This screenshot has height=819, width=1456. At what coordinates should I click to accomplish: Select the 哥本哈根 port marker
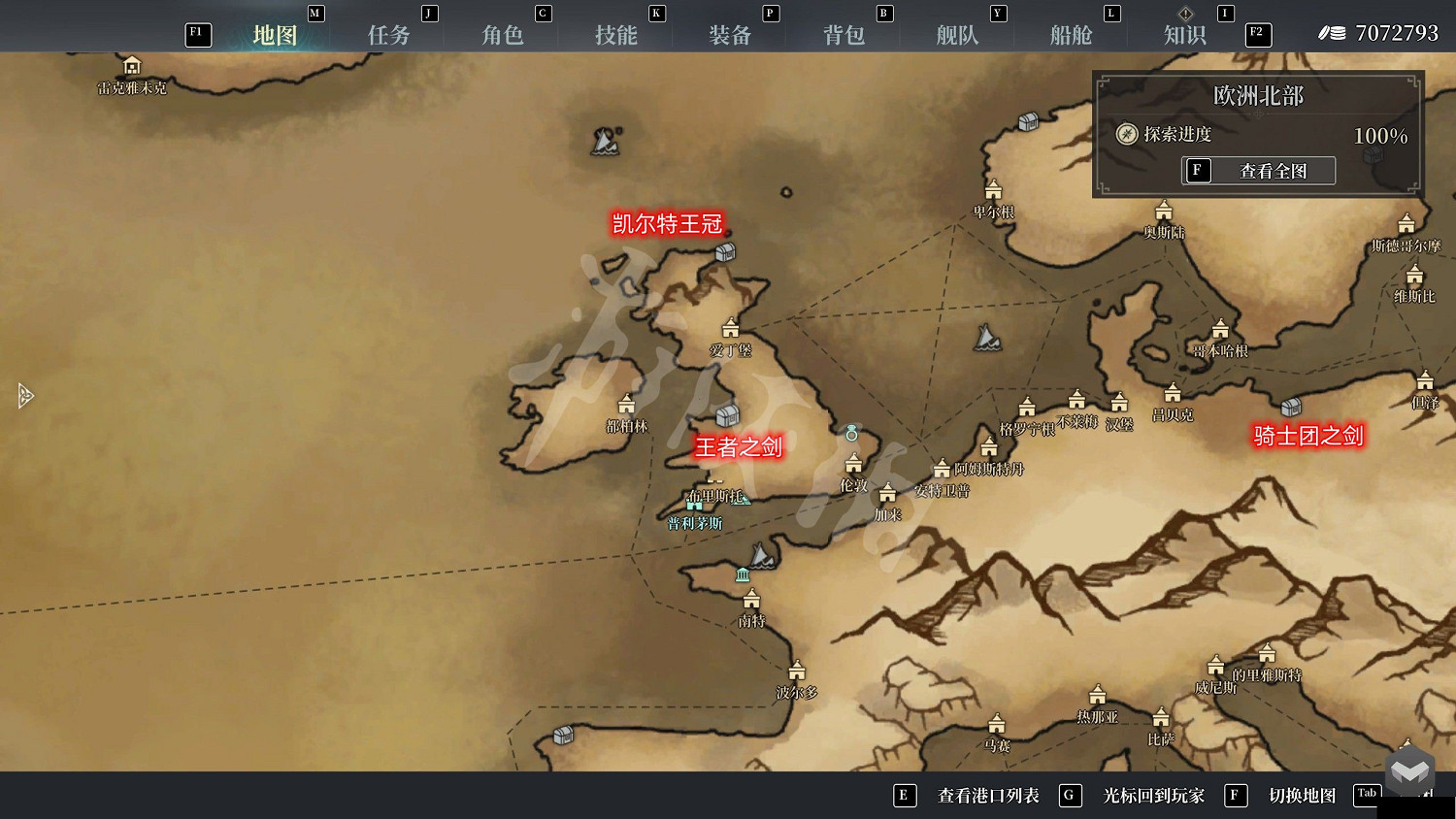pos(1220,327)
